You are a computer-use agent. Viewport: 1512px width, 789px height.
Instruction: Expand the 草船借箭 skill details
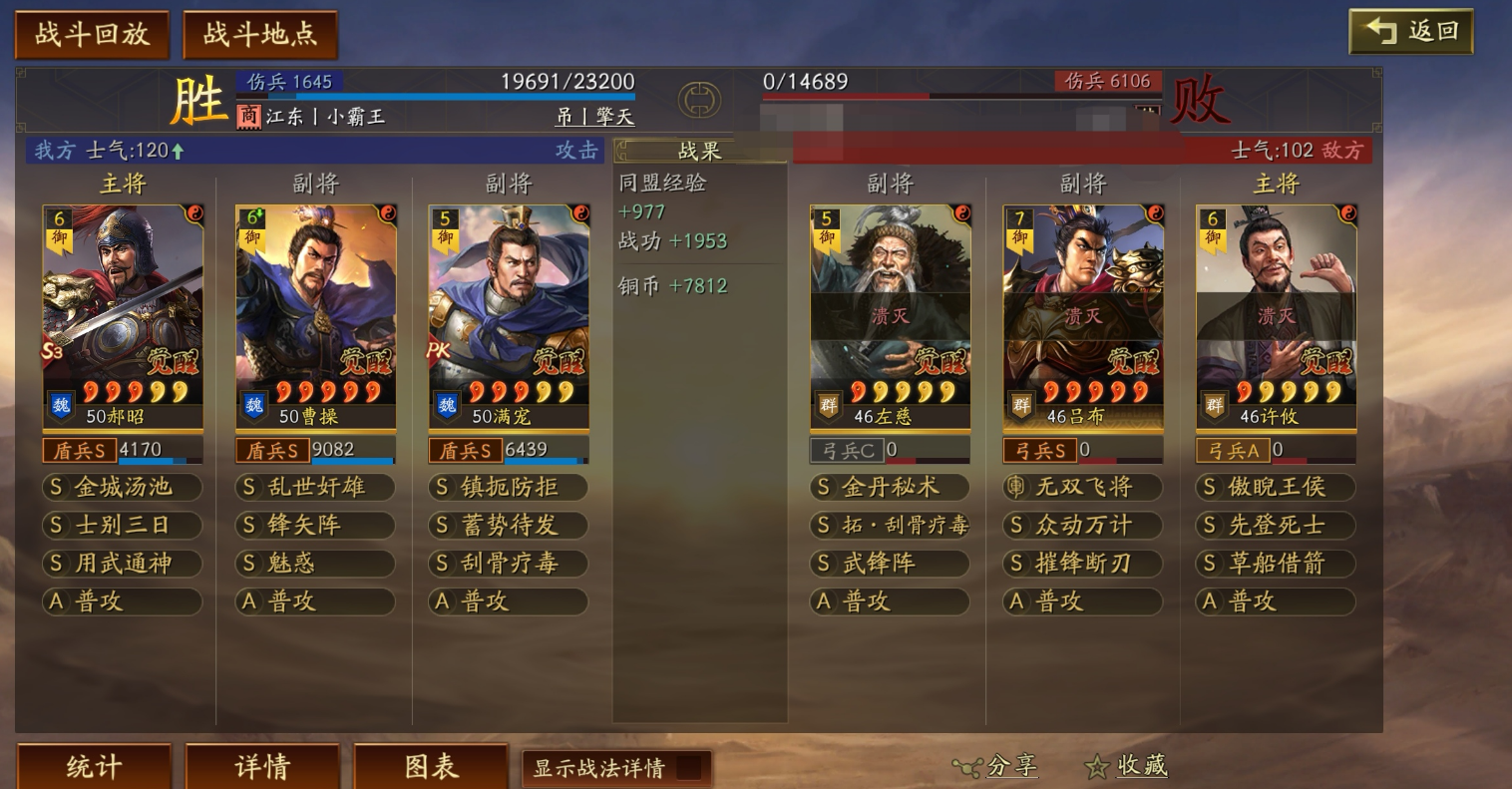coord(1275,564)
